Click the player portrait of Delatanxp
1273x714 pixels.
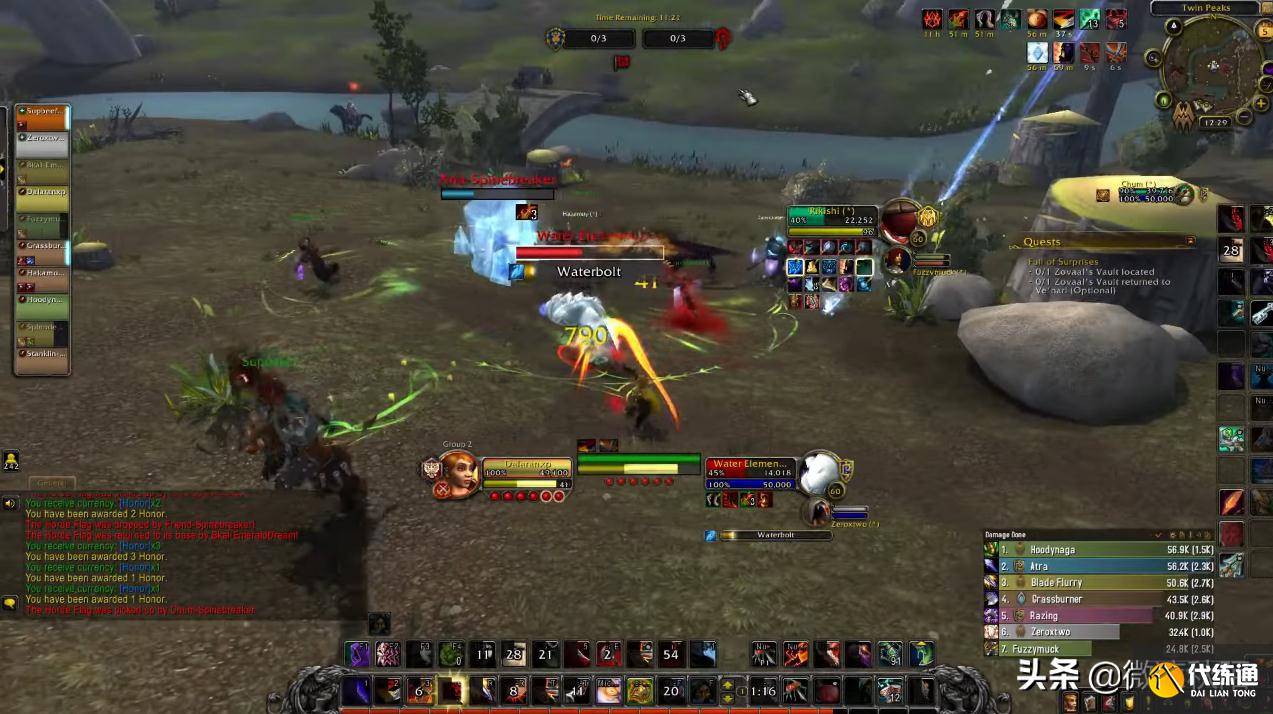click(x=459, y=473)
